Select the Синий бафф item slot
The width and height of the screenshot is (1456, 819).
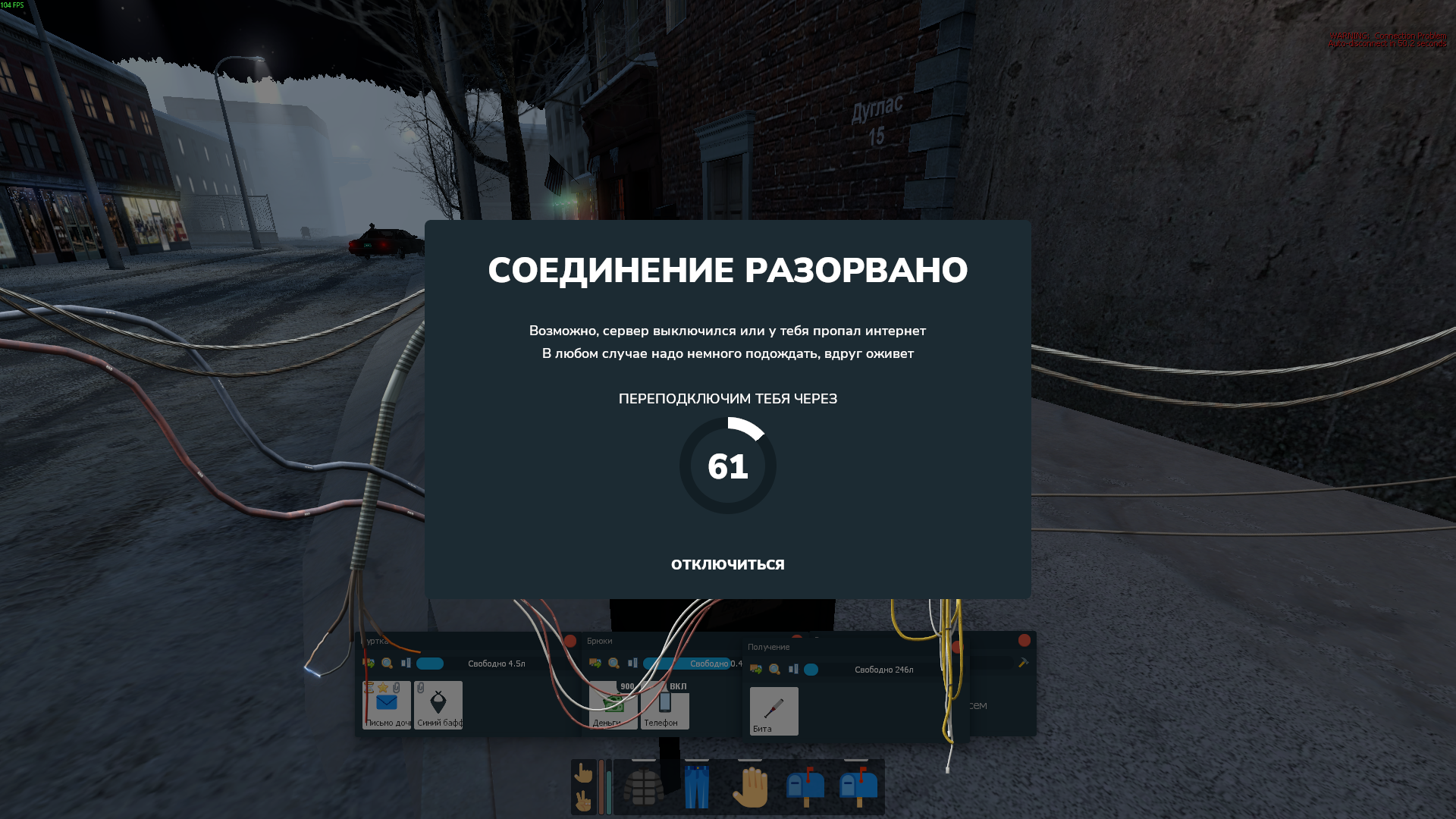[438, 705]
